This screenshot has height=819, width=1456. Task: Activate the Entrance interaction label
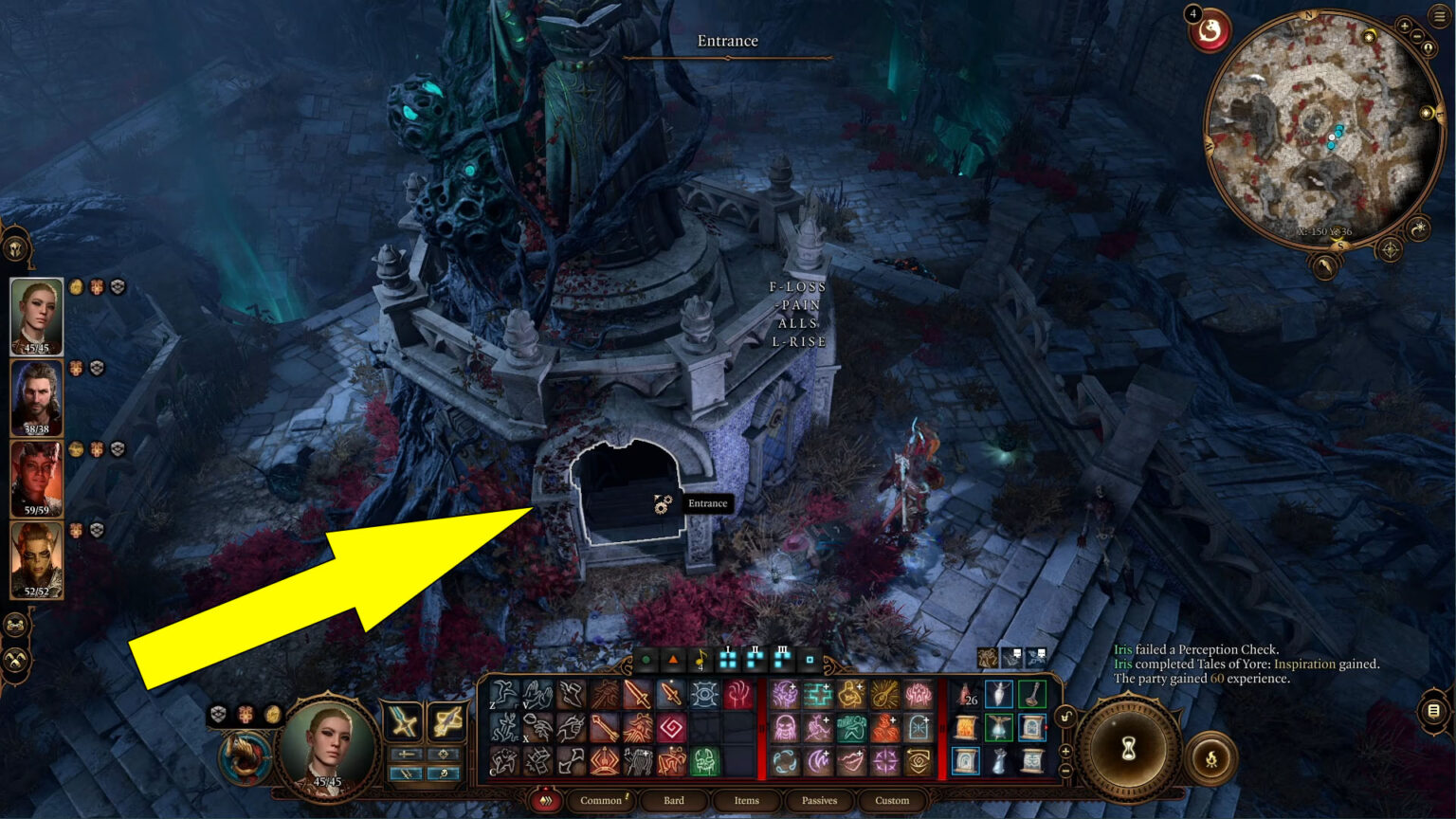coord(707,503)
